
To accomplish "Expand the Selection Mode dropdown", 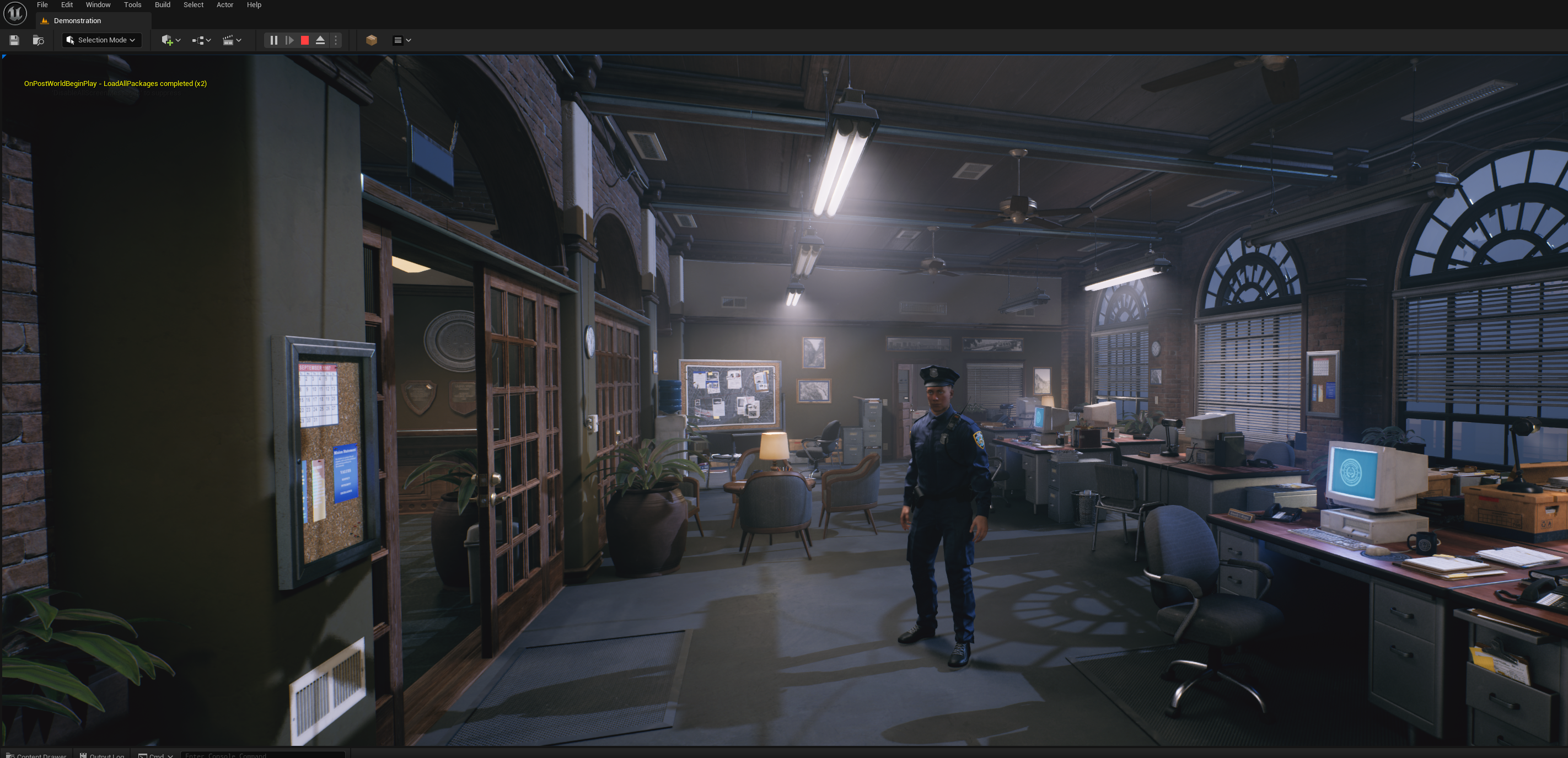I will coord(101,40).
